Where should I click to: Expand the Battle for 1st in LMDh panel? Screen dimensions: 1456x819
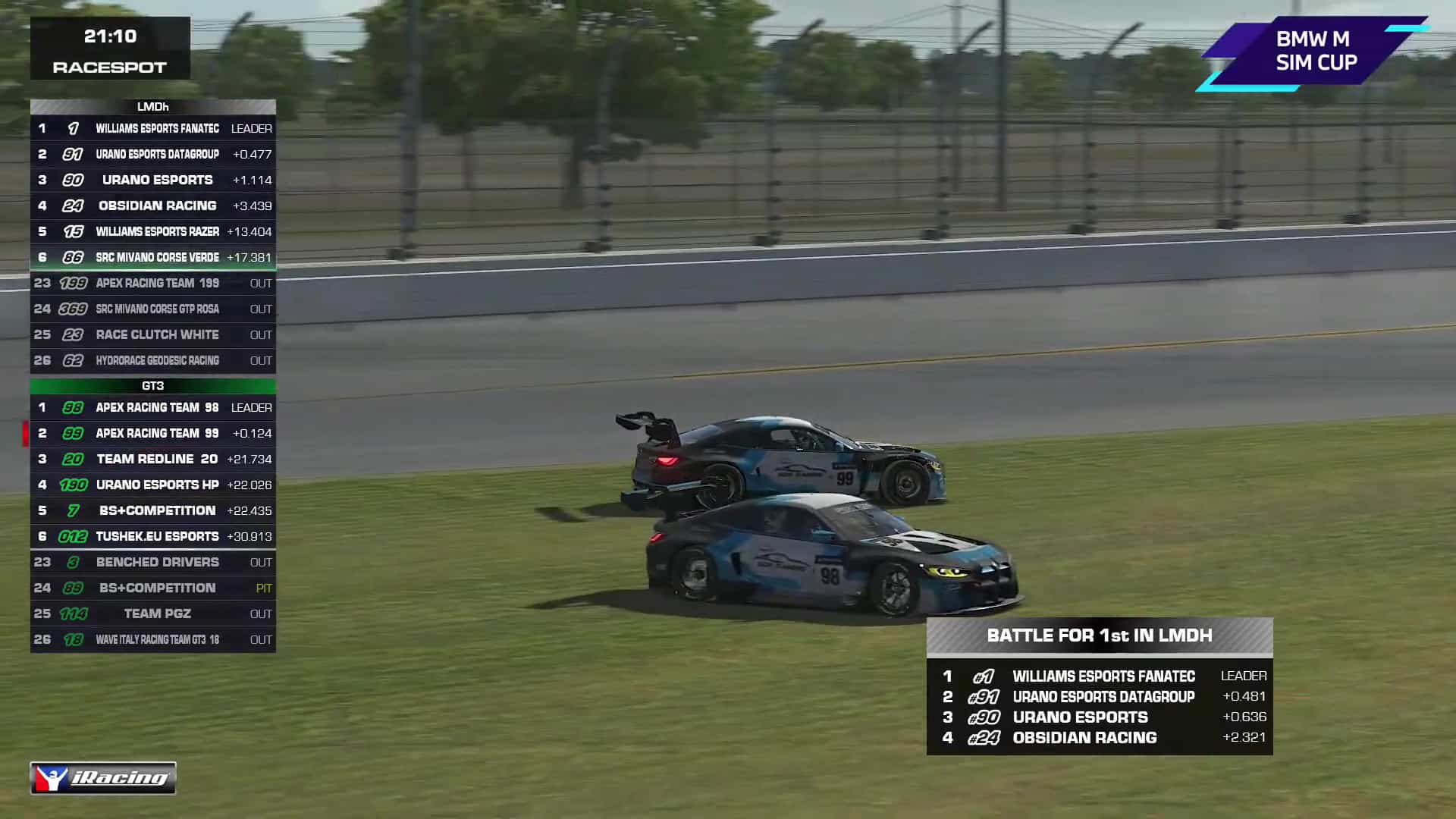1099,635
